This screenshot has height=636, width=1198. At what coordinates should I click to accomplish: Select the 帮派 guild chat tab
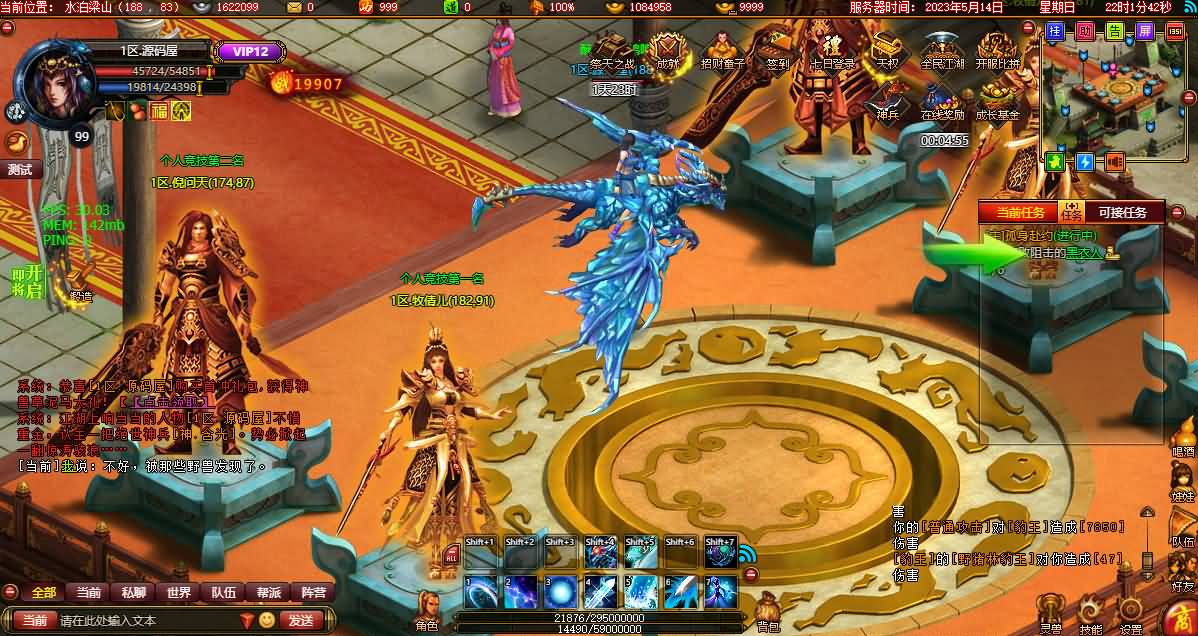[268, 592]
